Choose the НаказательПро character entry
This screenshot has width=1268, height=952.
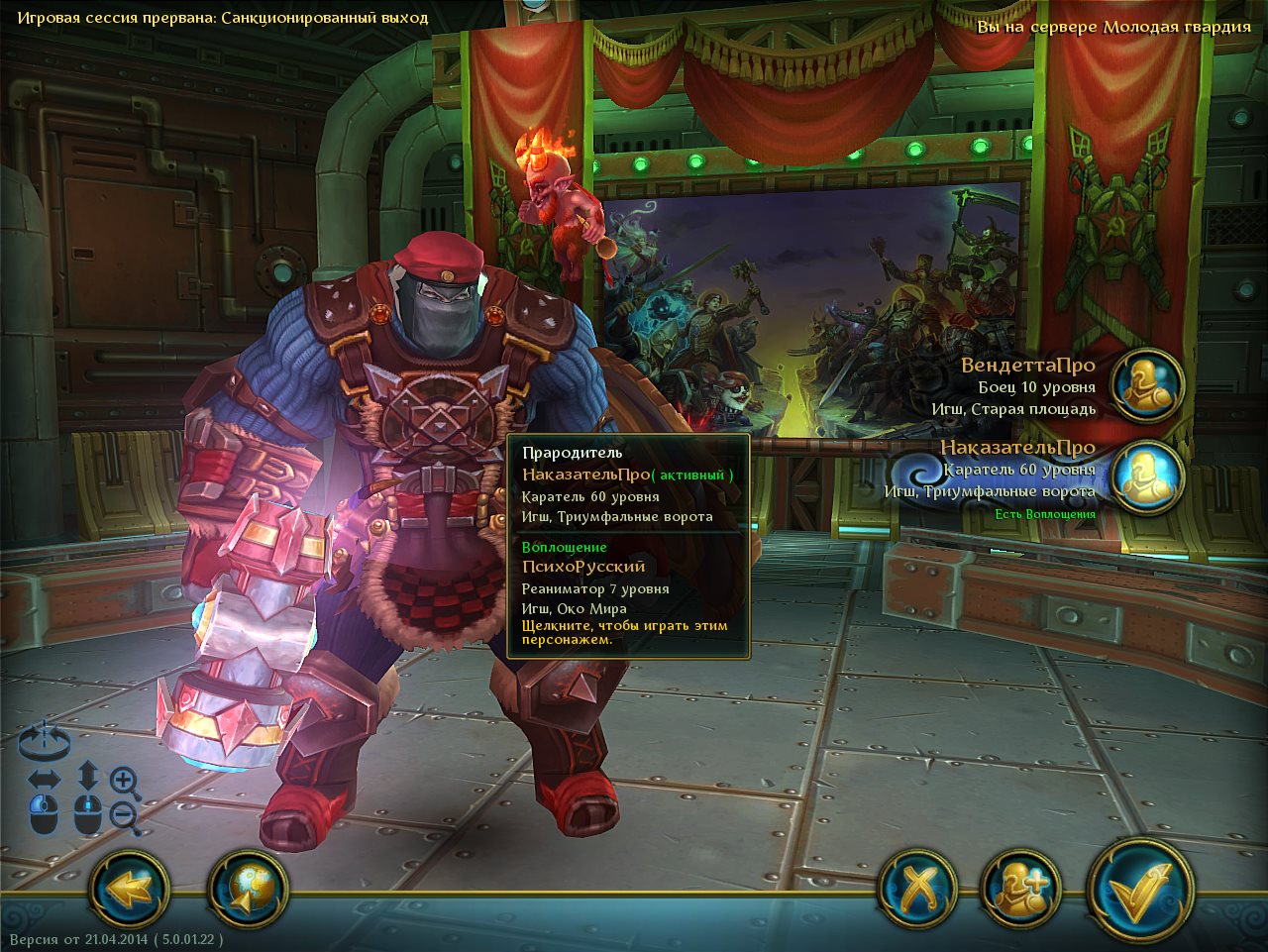[x=1146, y=475]
